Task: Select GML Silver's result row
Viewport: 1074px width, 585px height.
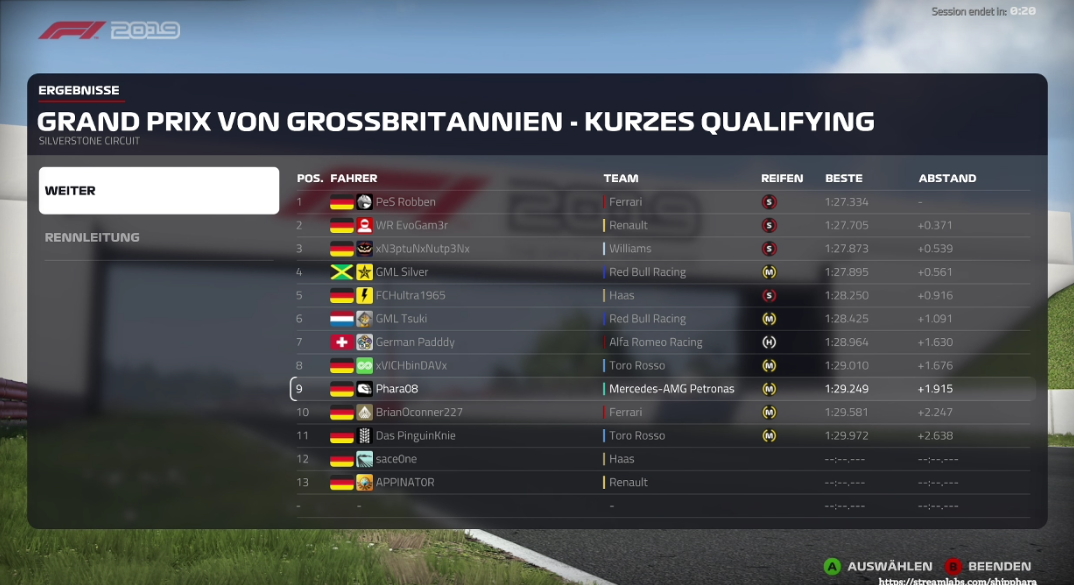Action: point(401,272)
